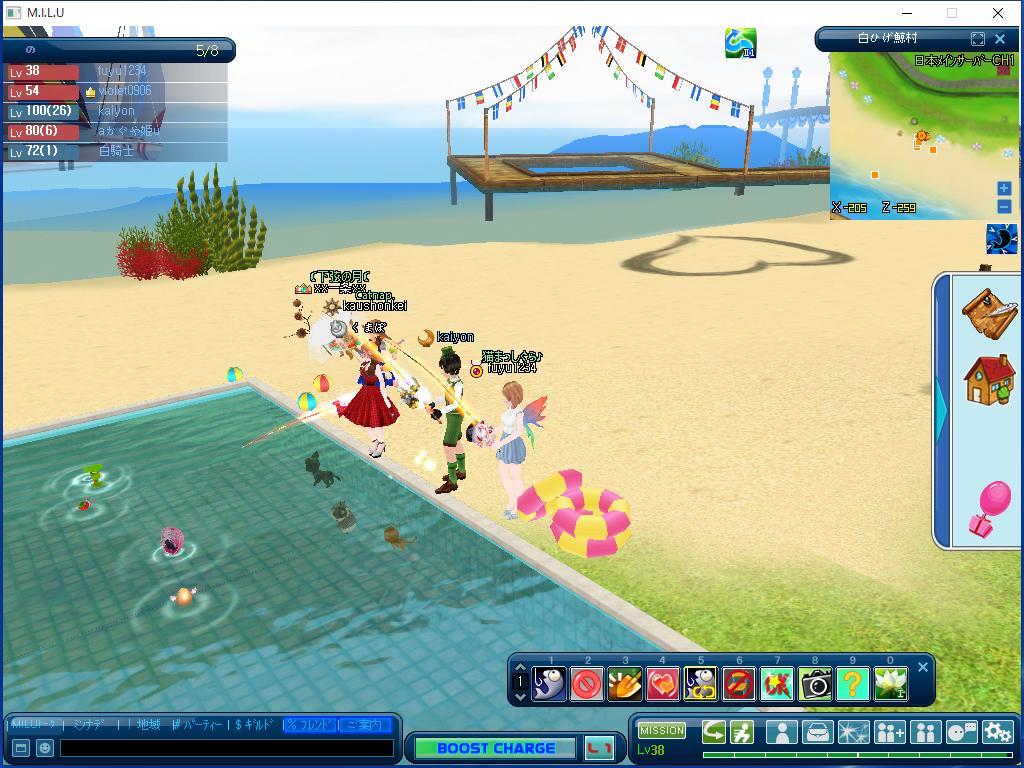Select the pink hearts hotbar icon
Screen dimensions: 1024x768
663,684
